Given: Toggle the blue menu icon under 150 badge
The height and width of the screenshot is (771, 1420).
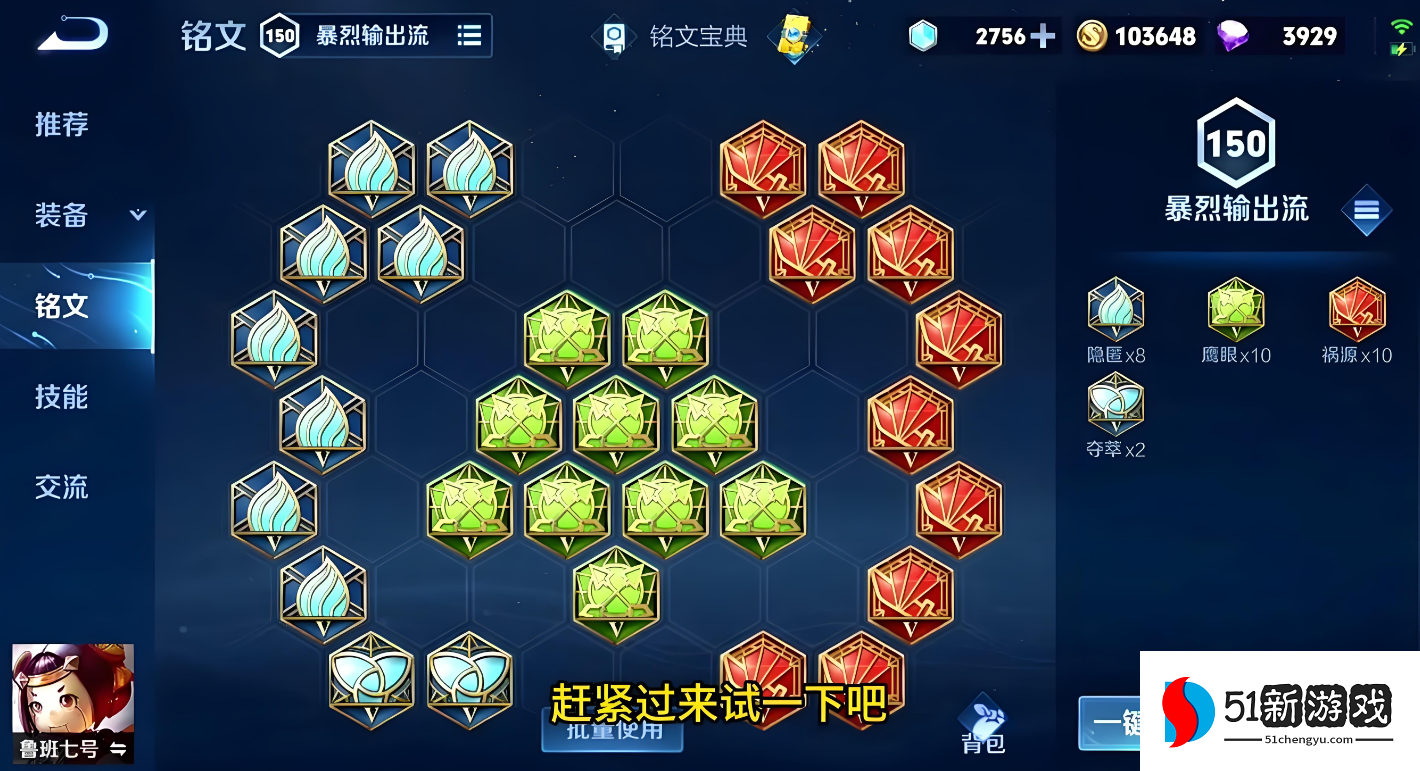Looking at the screenshot, I should coord(1366,211).
